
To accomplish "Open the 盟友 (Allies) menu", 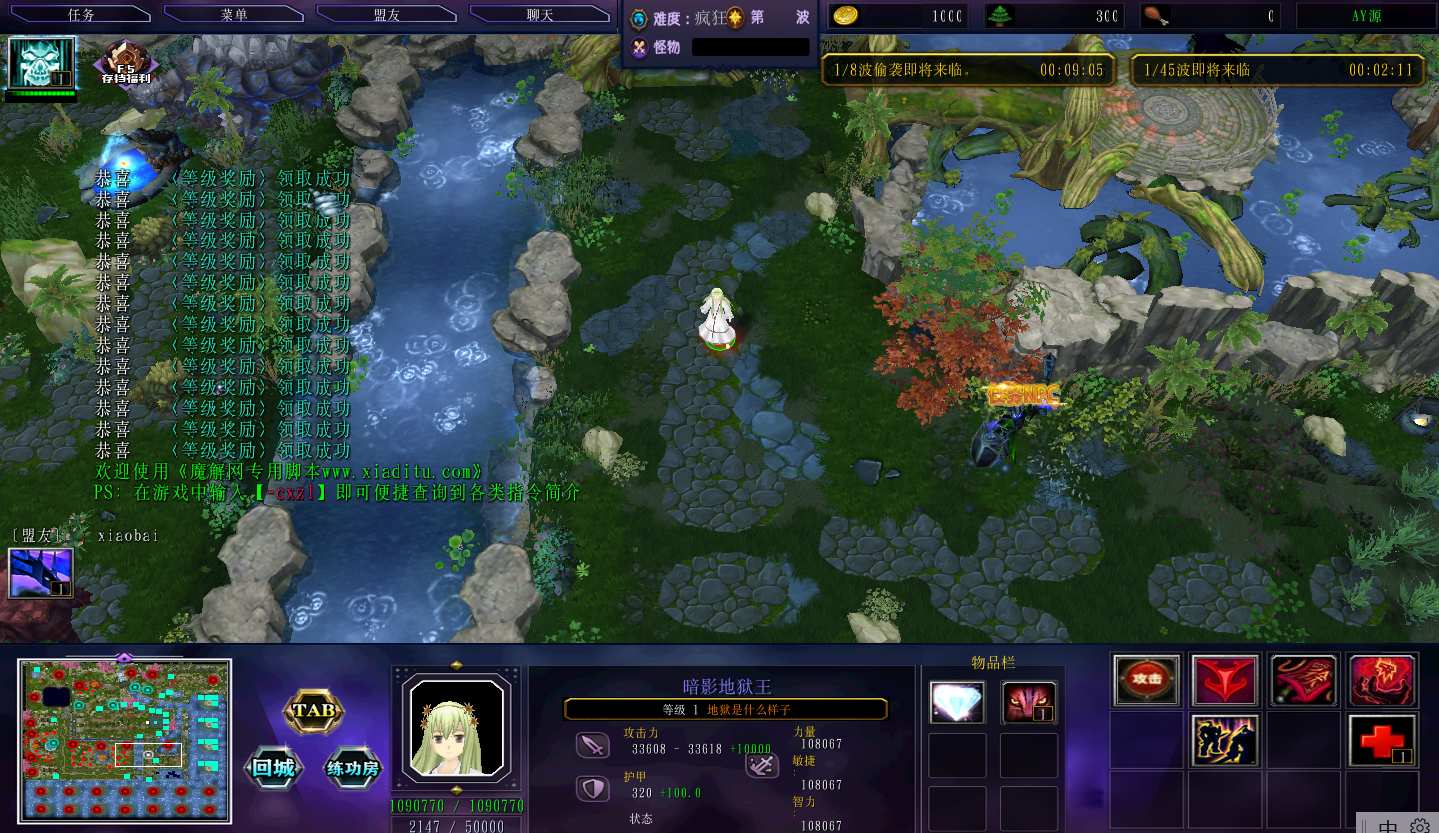I will click(x=387, y=15).
